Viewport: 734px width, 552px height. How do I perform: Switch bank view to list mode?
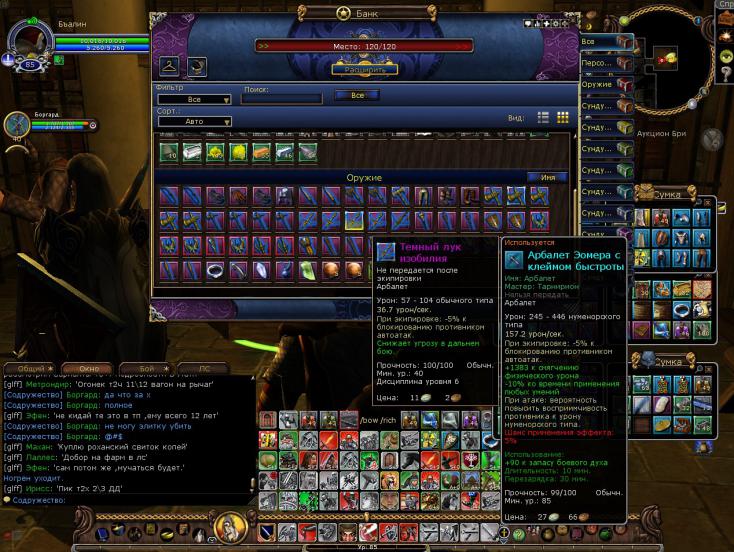pos(544,117)
